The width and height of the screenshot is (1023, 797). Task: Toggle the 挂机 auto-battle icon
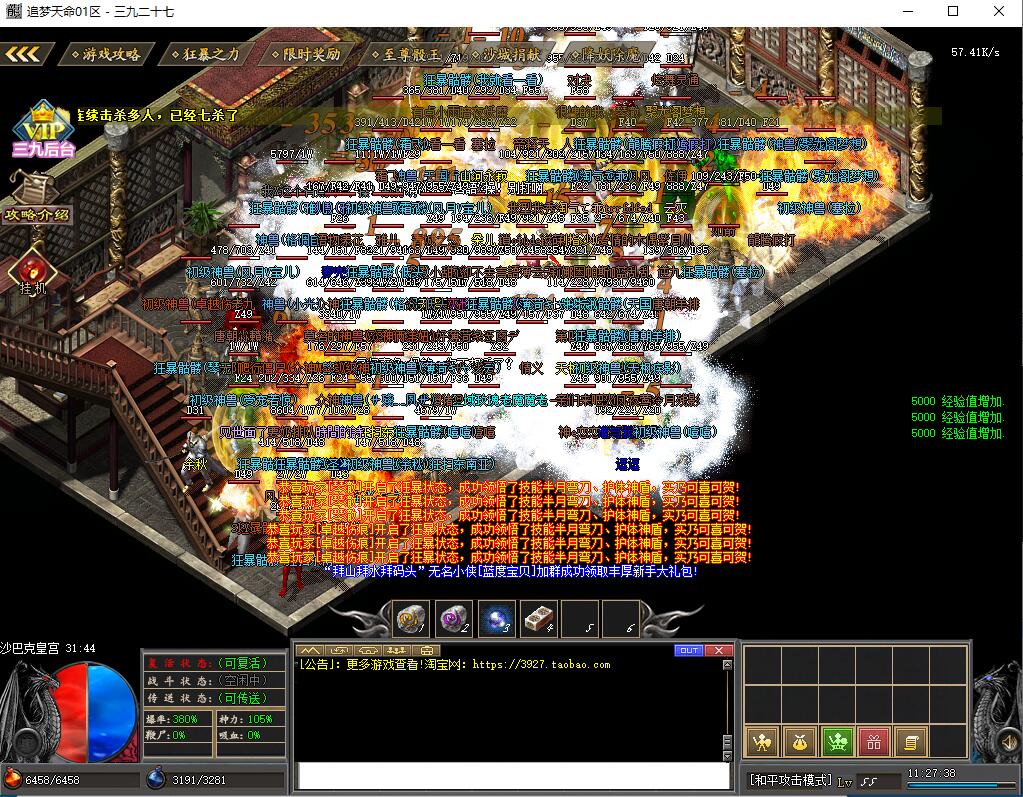[x=32, y=274]
